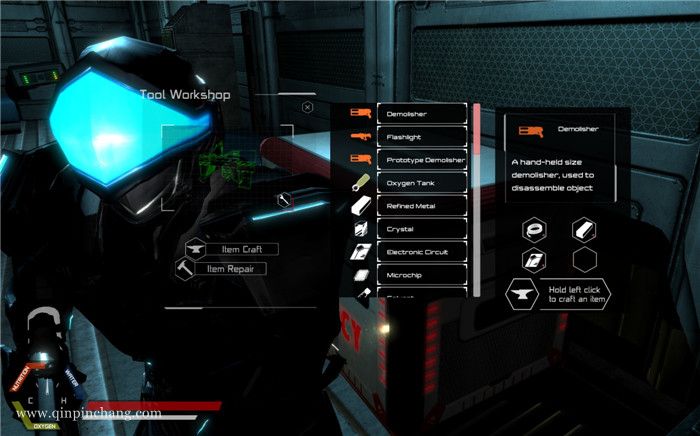The height and width of the screenshot is (436, 700).
Task: Choose Microchip in the item list
Action: 422,275
